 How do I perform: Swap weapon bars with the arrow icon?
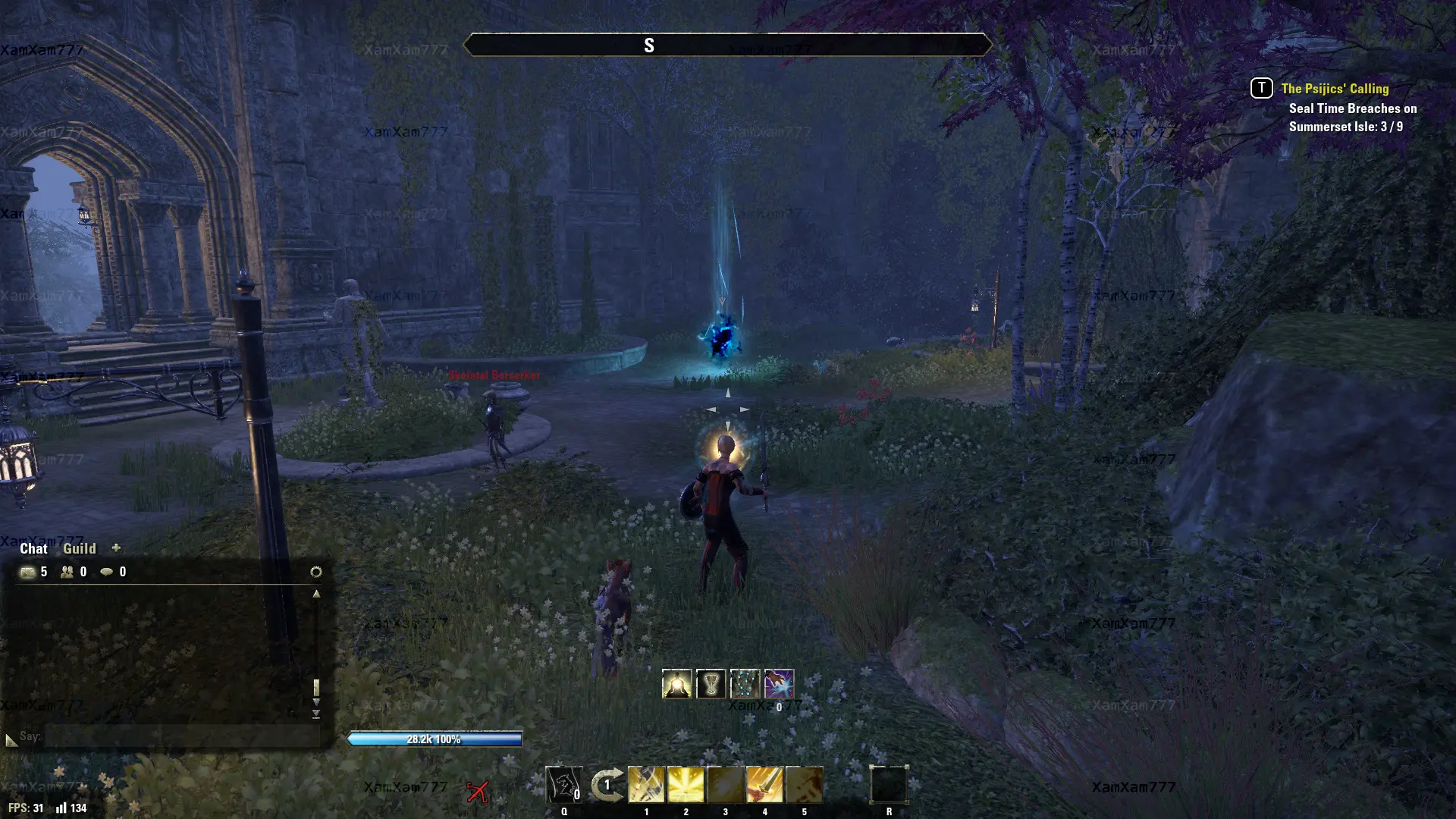pos(607,785)
